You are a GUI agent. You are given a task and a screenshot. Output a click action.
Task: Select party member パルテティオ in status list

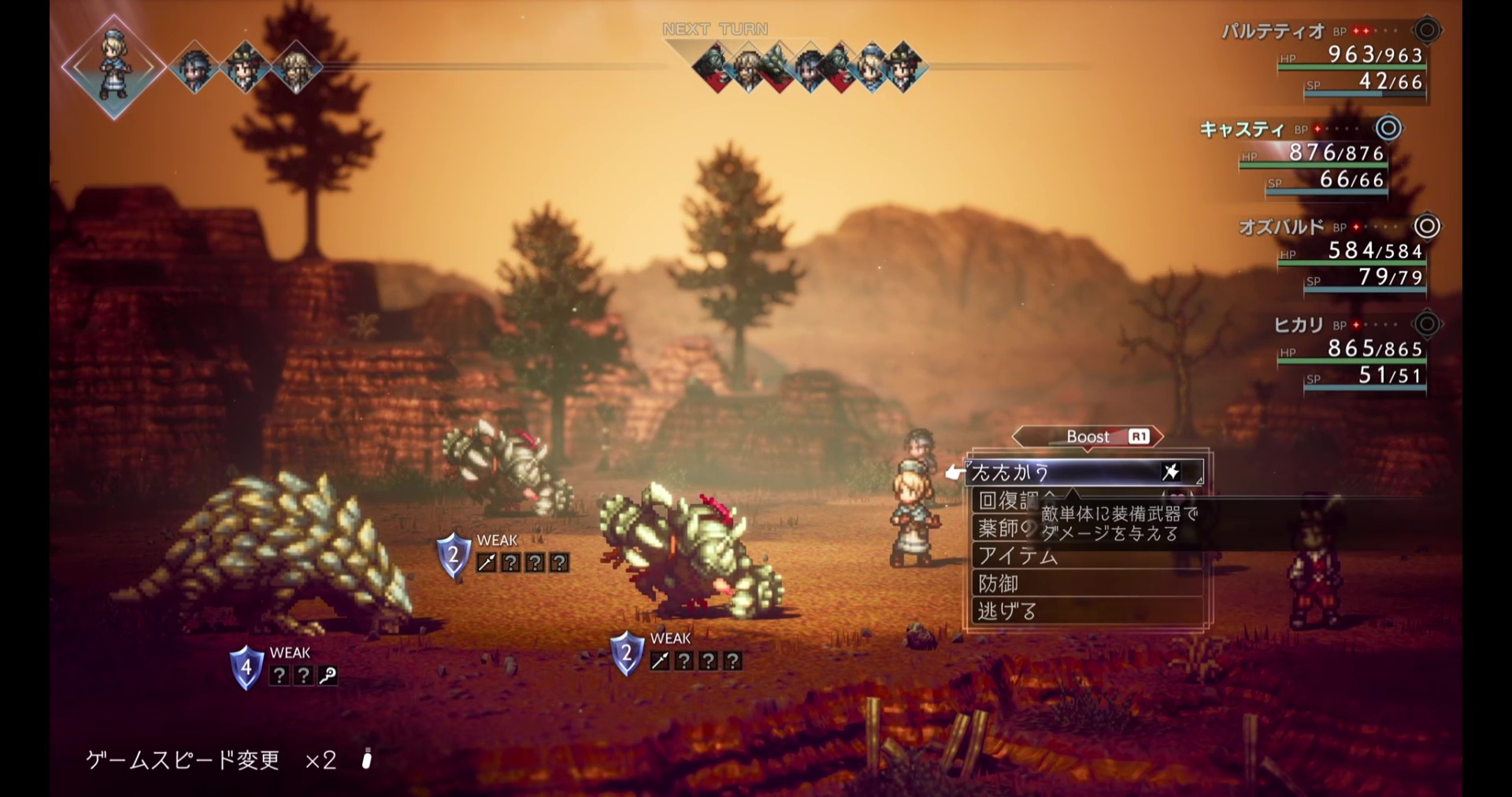[1273, 32]
